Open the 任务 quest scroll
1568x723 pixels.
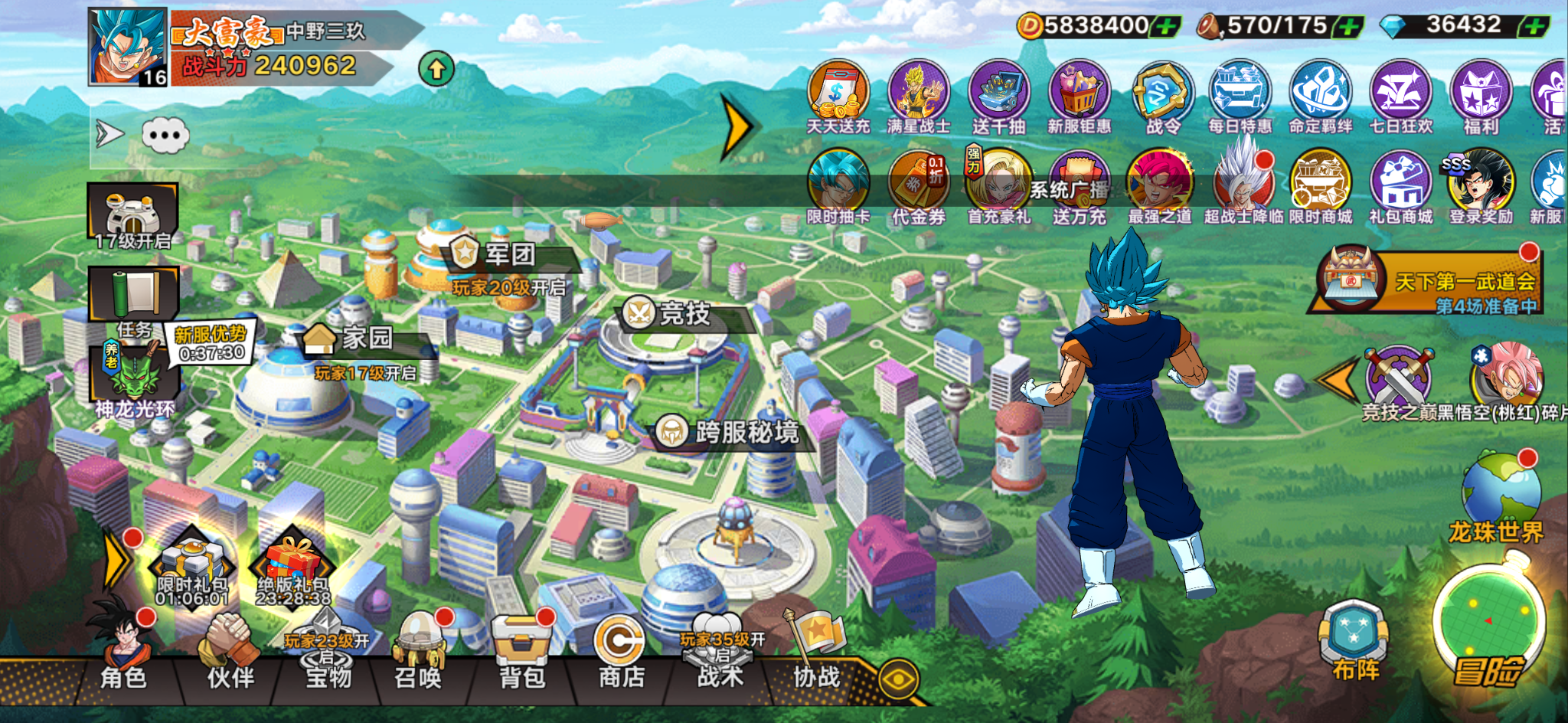click(x=134, y=299)
